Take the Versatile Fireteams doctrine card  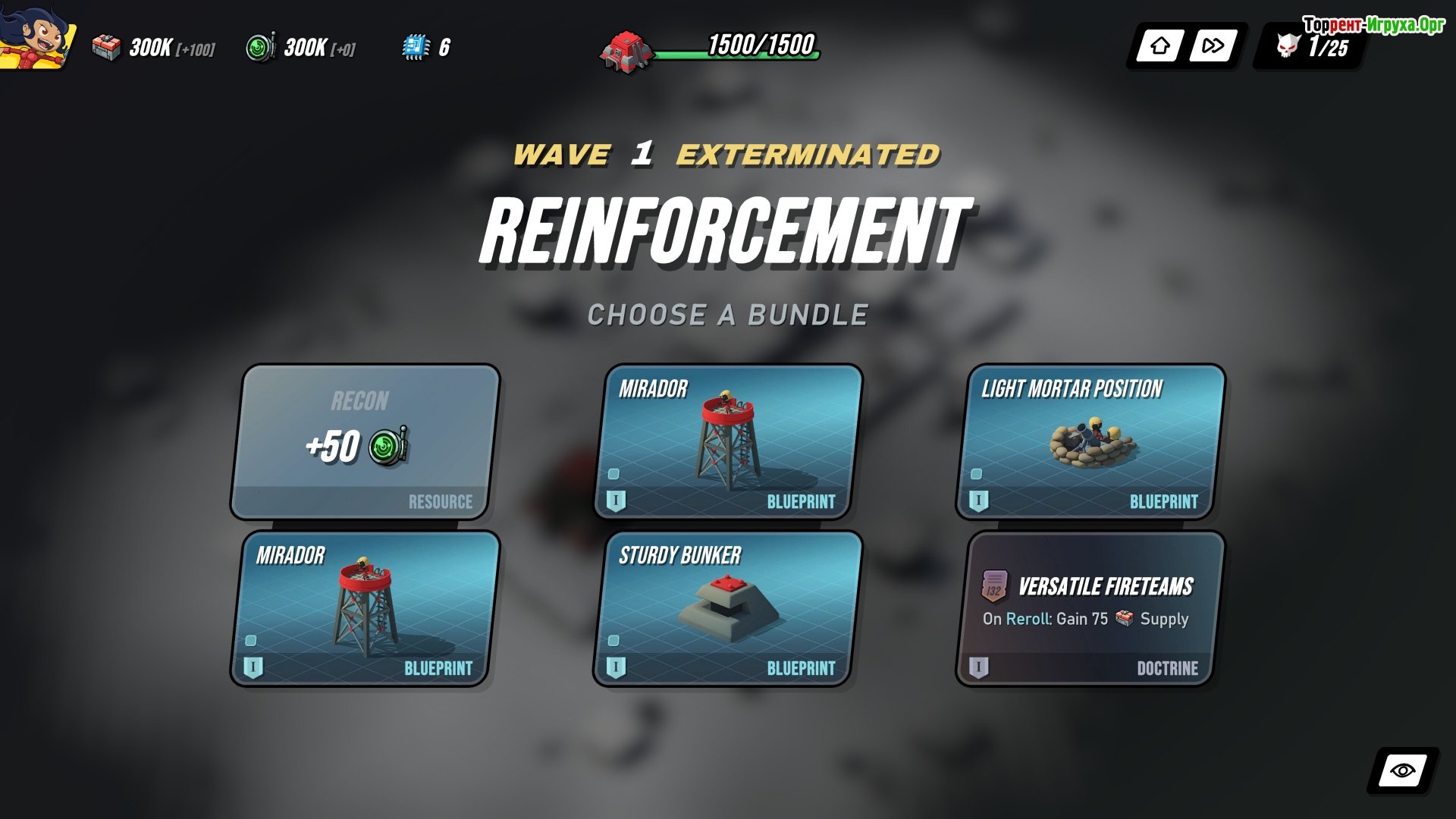(x=1090, y=610)
